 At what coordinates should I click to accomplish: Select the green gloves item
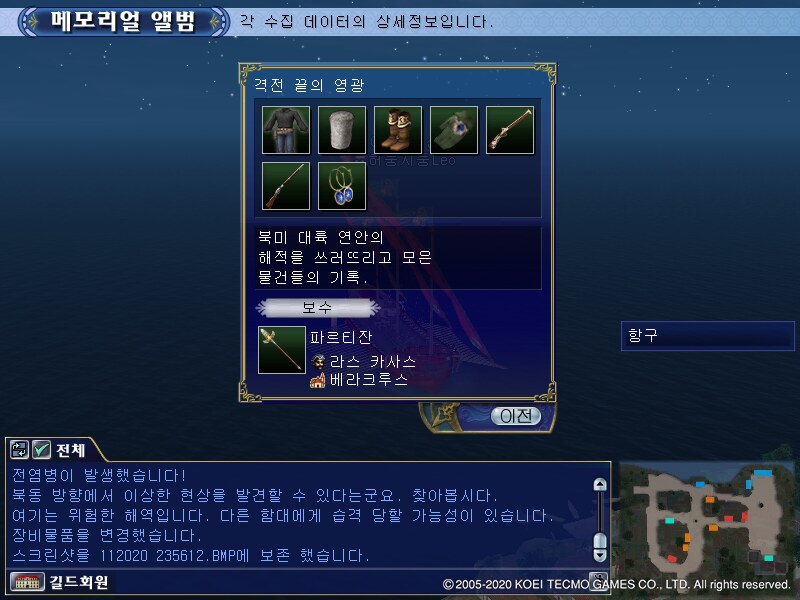coord(454,130)
